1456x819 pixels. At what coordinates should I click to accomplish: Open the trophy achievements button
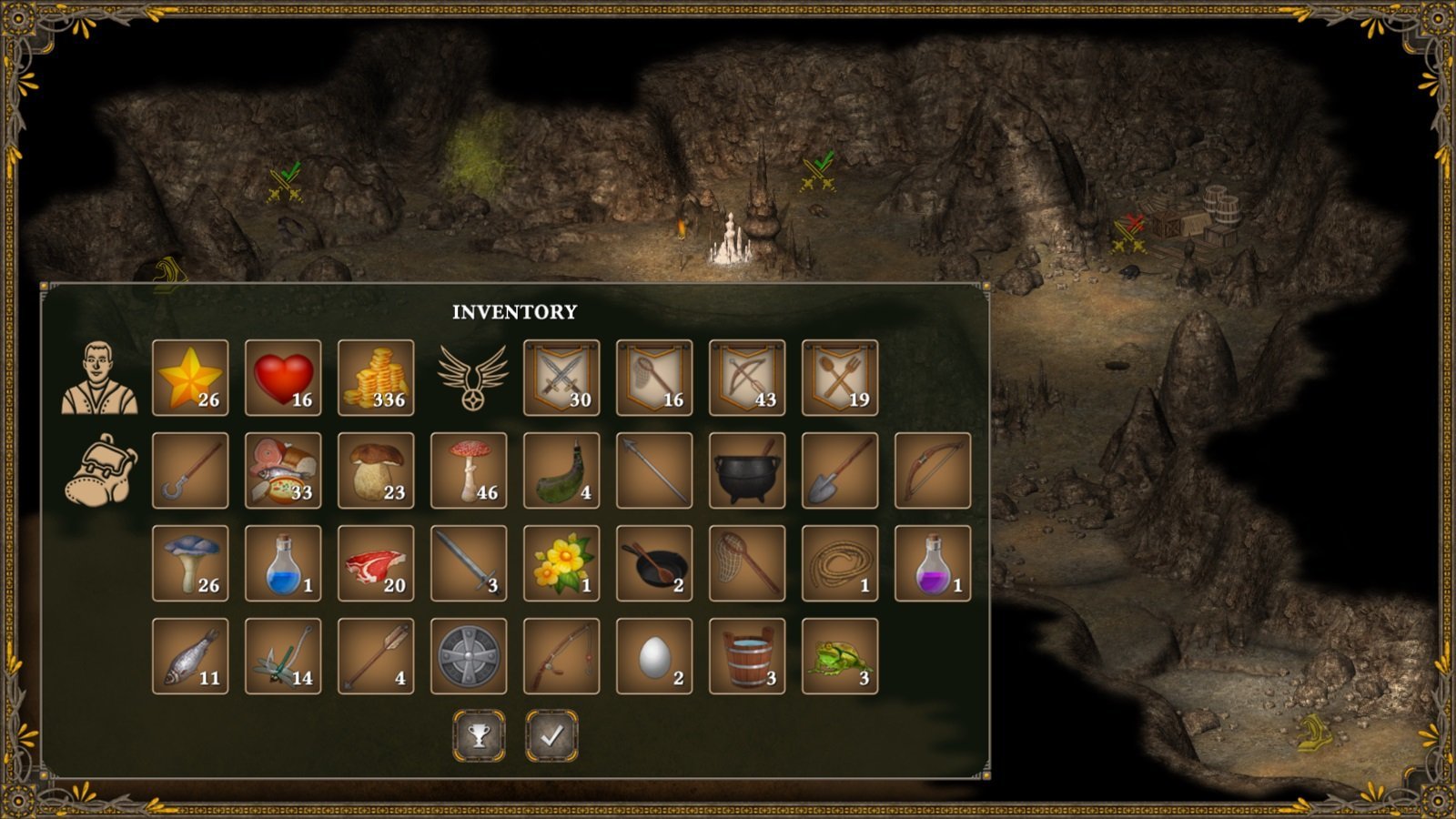click(480, 735)
